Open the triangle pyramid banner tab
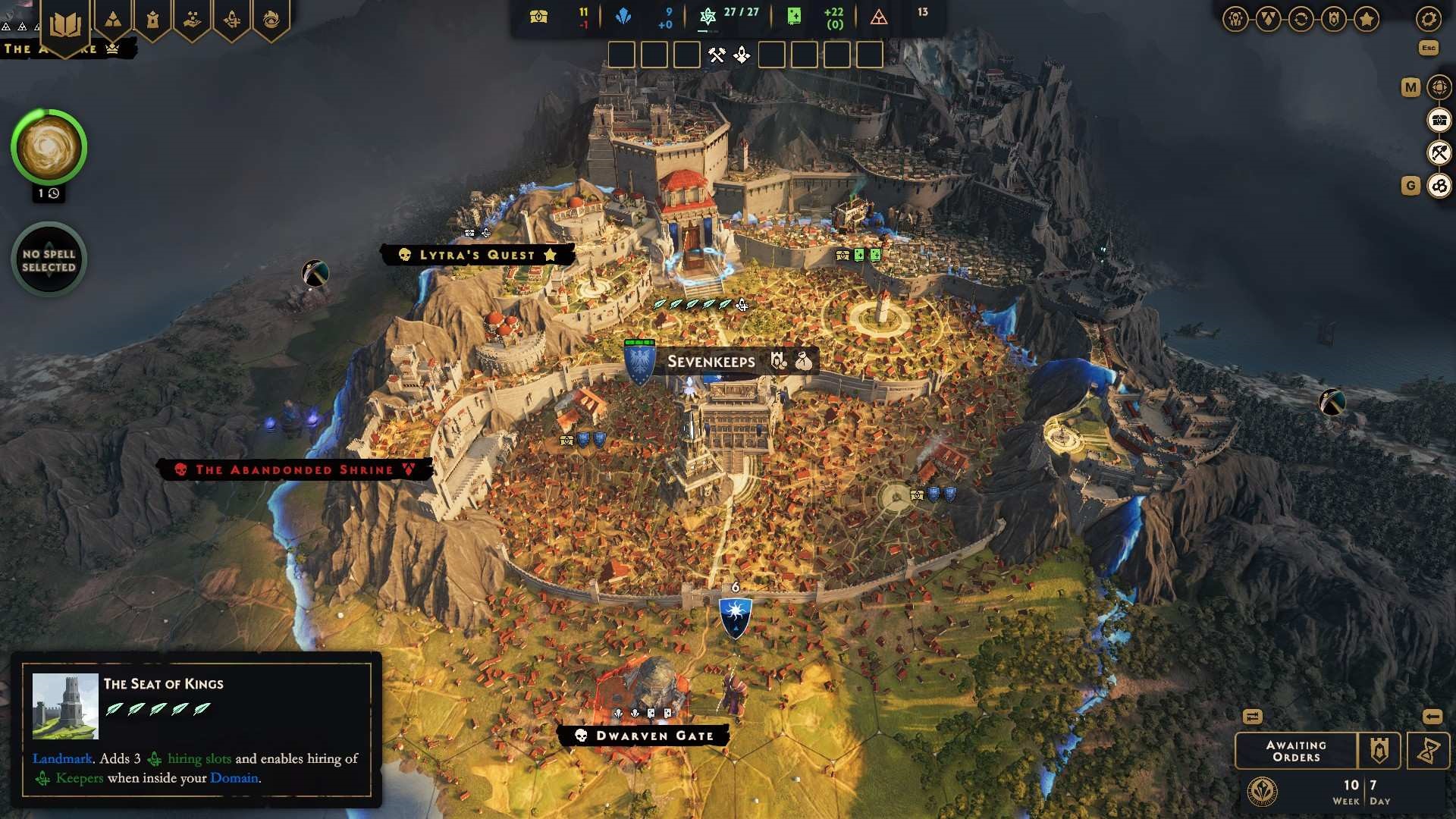1456x819 pixels. point(113,20)
